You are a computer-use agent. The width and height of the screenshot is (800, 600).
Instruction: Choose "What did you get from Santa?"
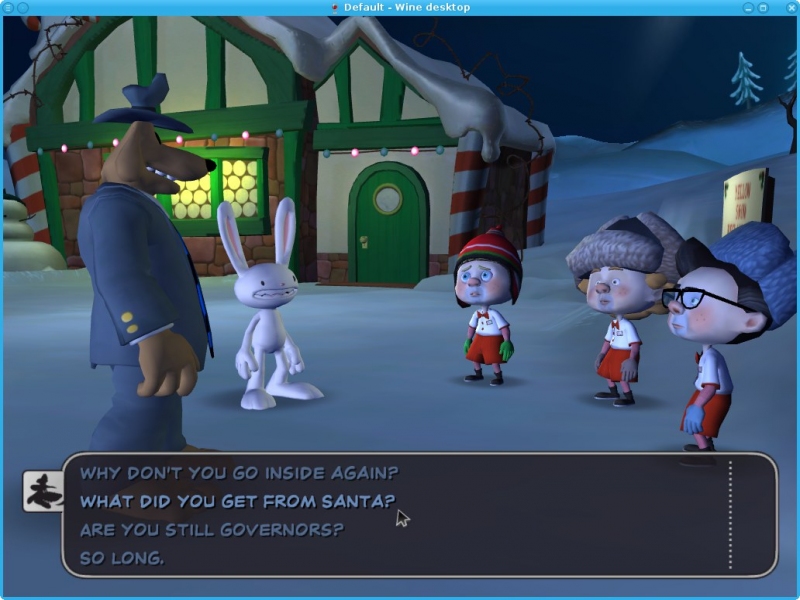[x=237, y=501]
